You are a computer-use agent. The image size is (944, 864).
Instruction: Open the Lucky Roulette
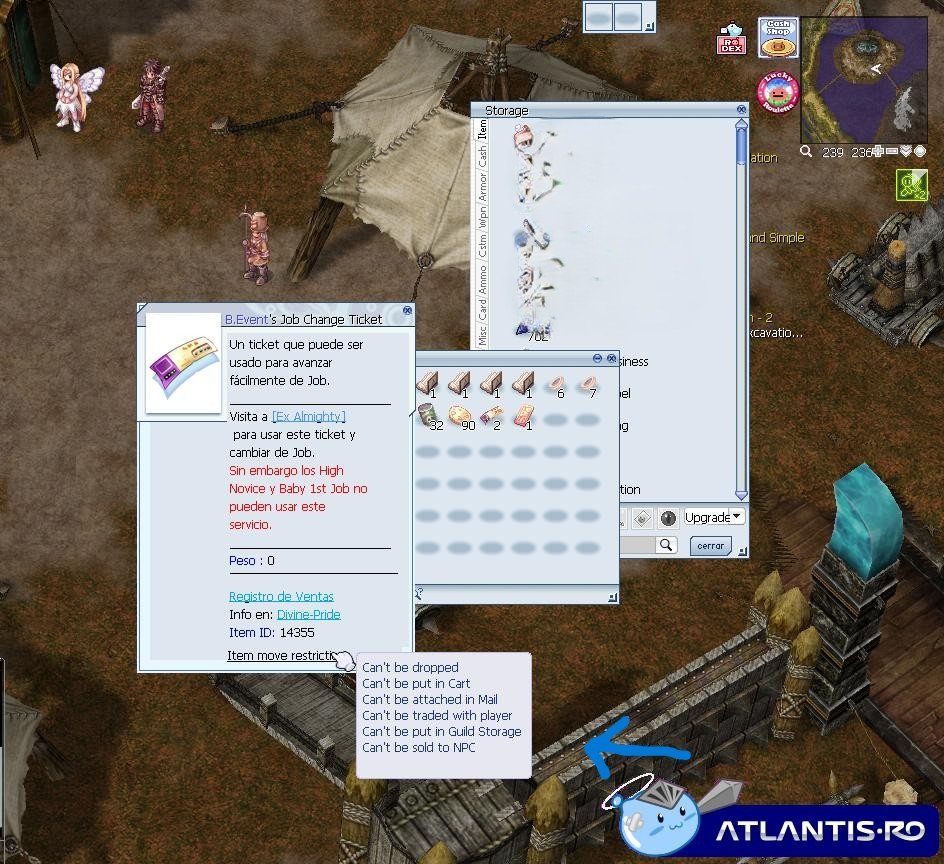coord(777,91)
